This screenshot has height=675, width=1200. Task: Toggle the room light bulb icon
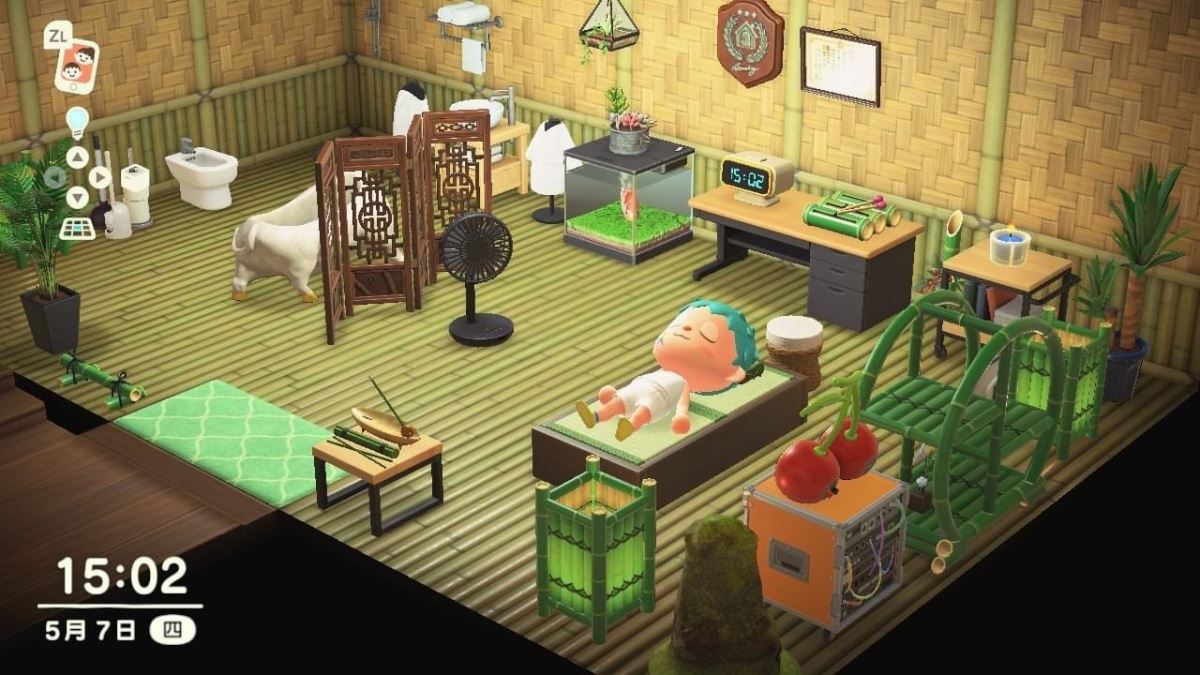(77, 122)
